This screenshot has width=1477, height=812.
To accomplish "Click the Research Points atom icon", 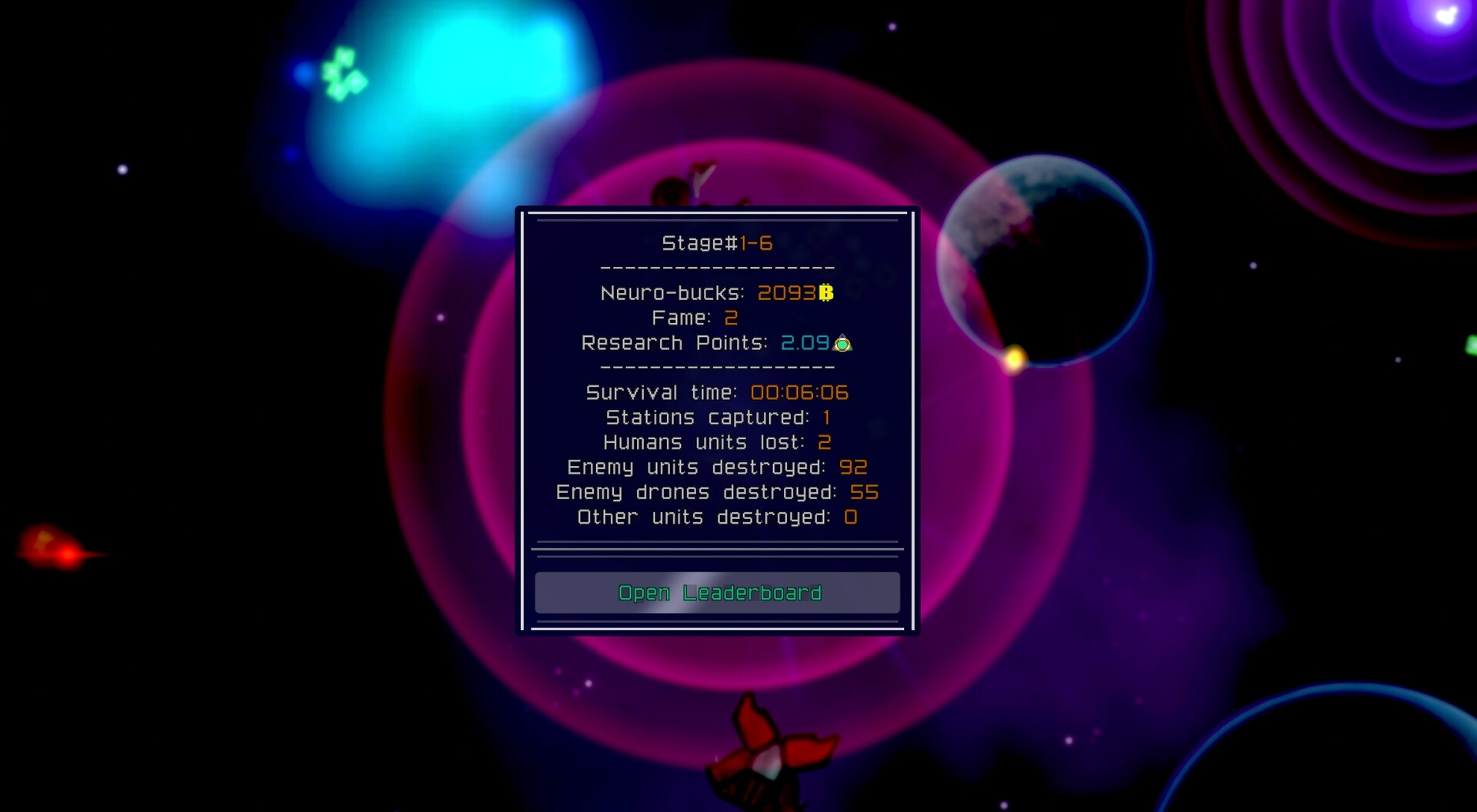I will point(844,344).
